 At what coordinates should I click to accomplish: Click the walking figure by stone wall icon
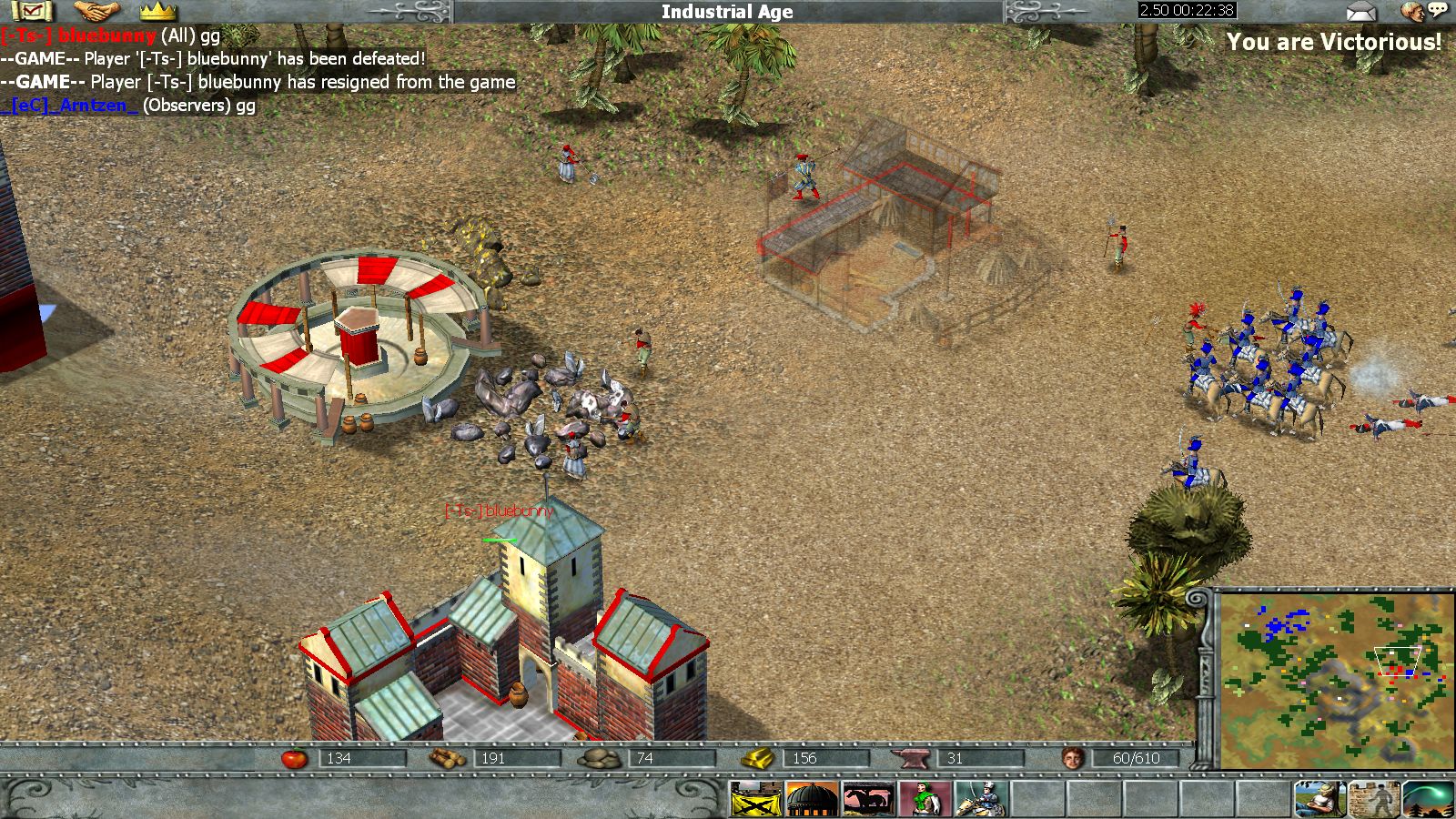(1374, 800)
